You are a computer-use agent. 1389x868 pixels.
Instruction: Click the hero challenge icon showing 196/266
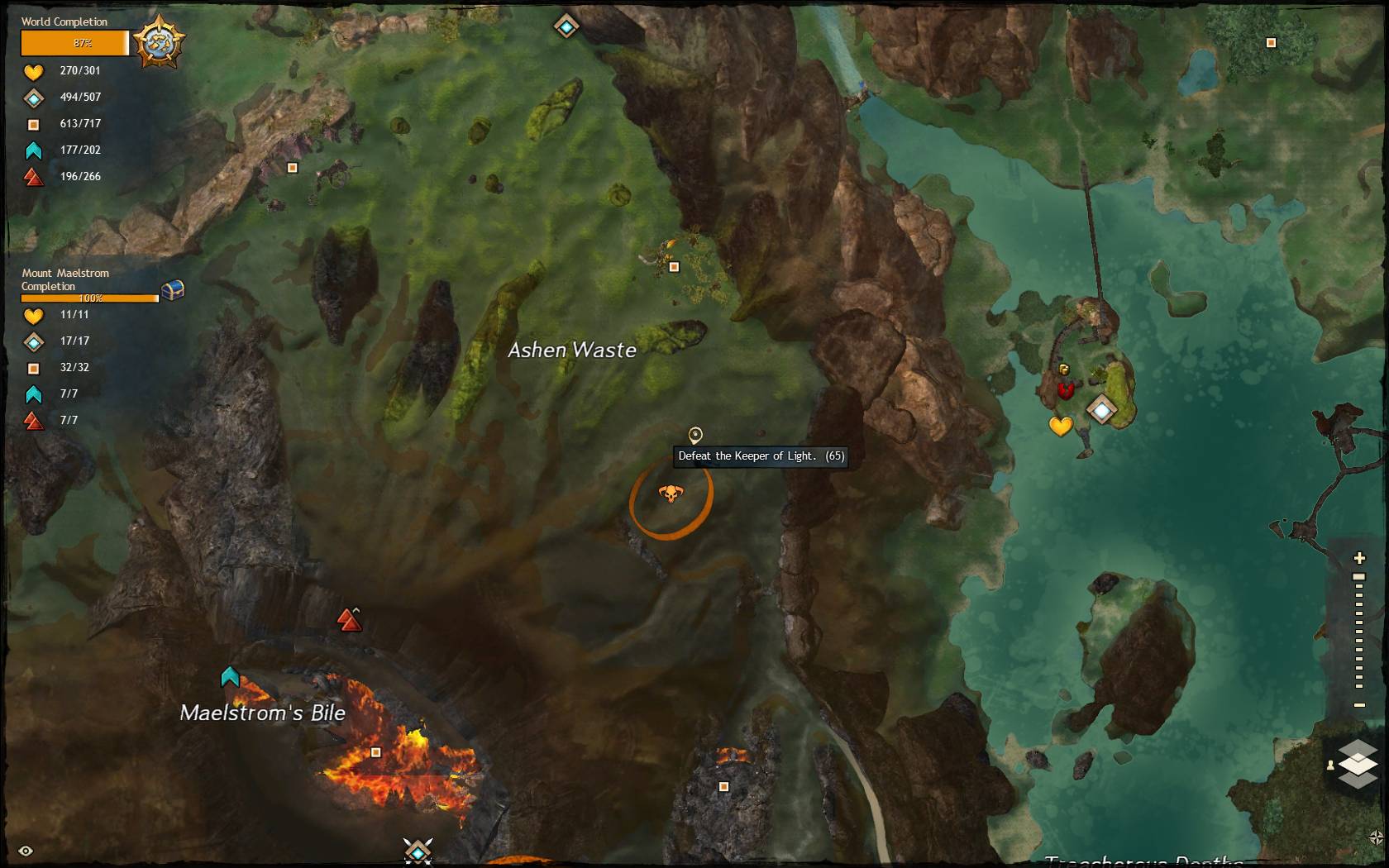pyautogui.click(x=33, y=176)
